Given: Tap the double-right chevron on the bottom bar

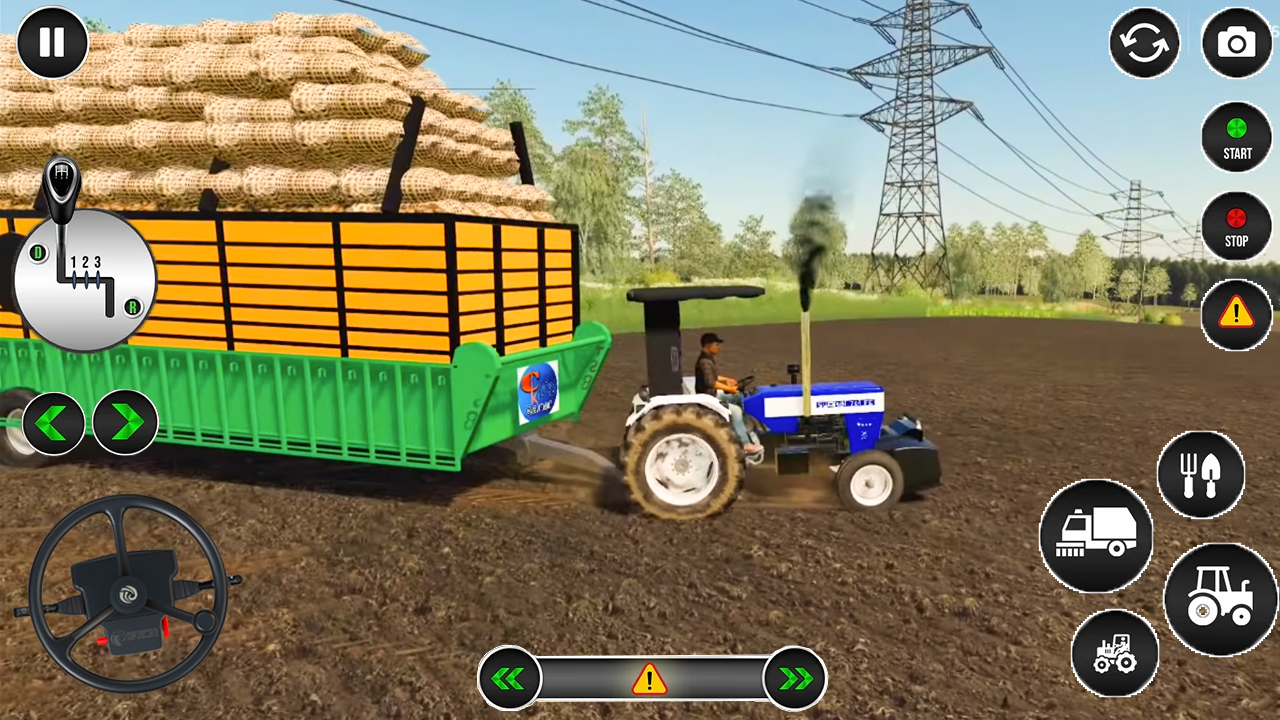Looking at the screenshot, I should [x=794, y=678].
